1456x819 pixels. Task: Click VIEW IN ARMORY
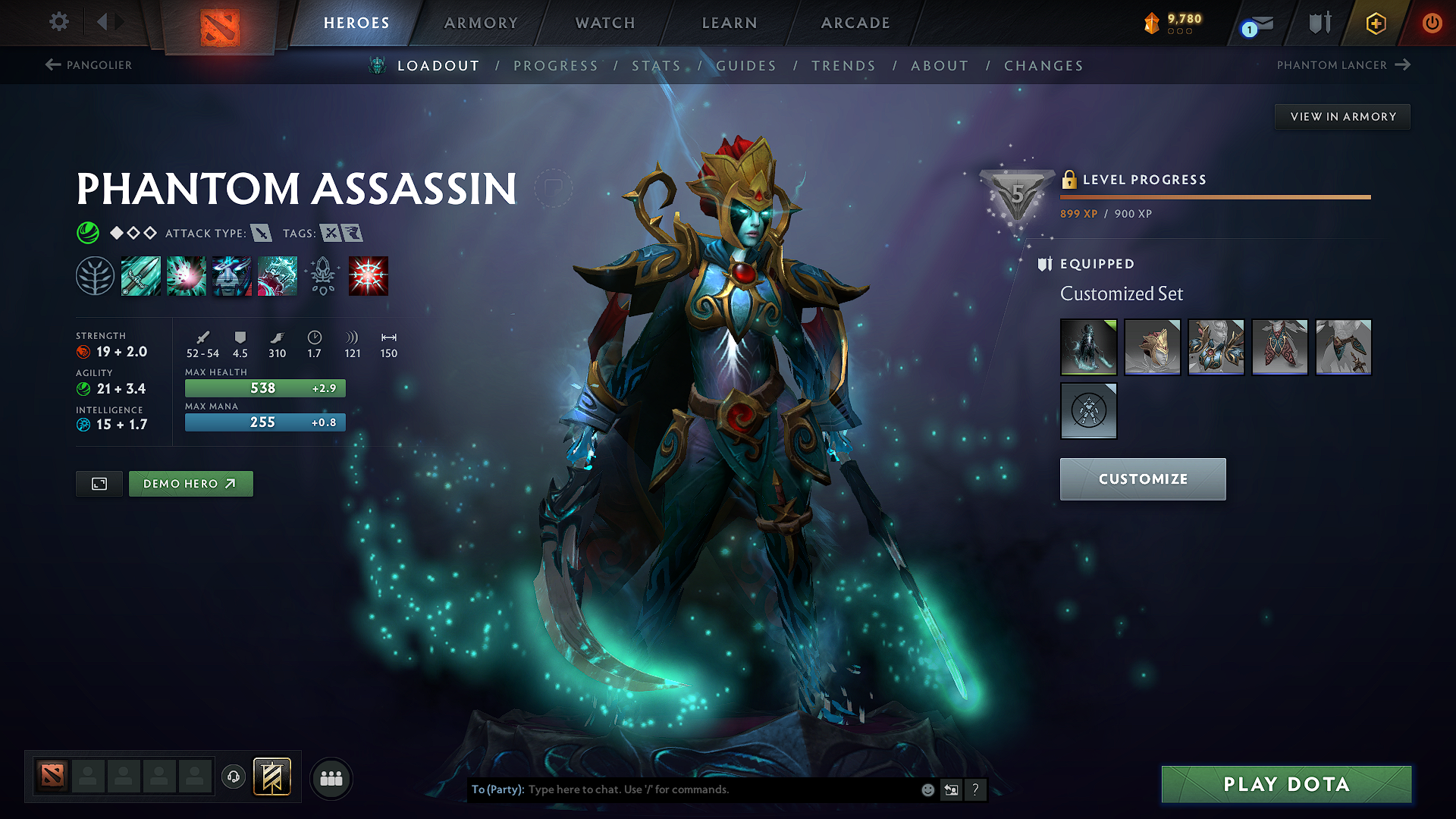[1342, 116]
